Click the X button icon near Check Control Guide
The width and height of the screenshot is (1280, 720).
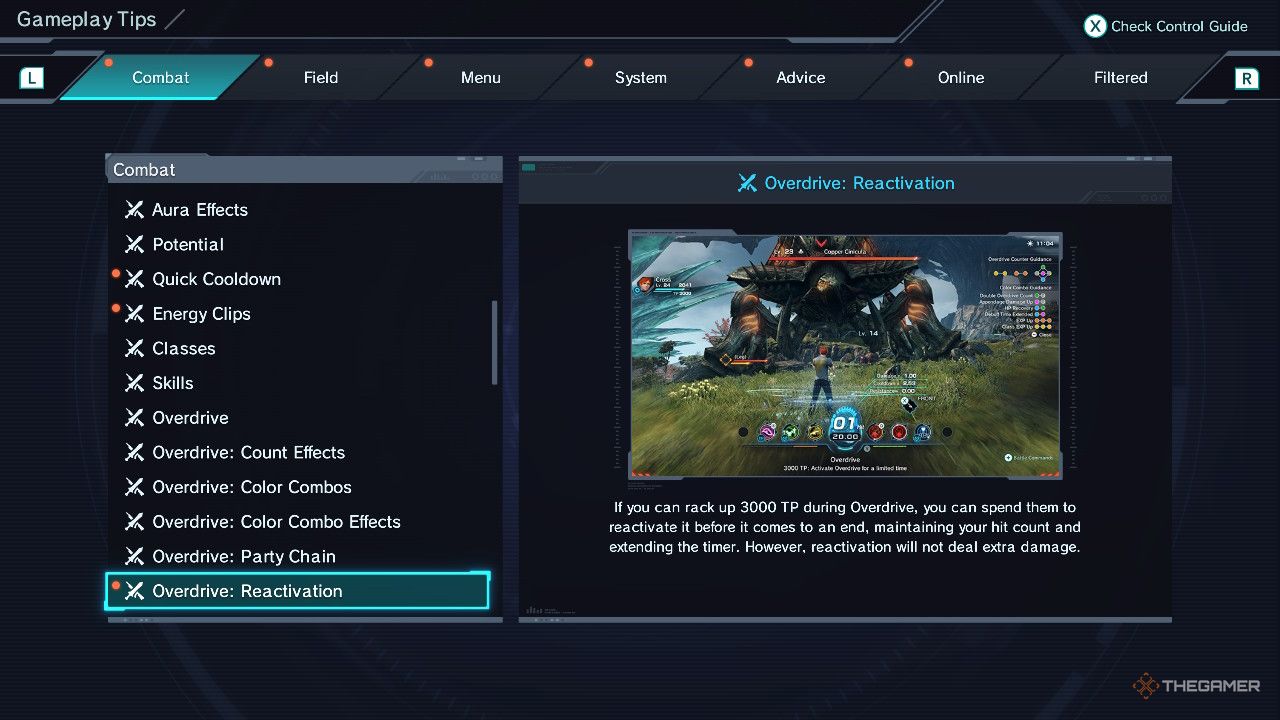pos(1094,26)
